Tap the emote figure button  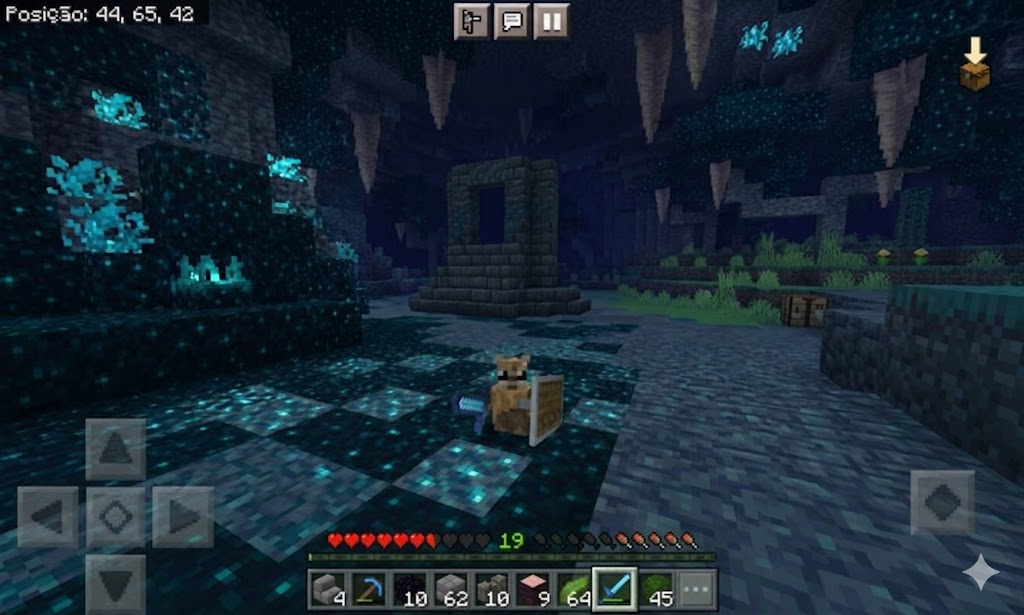coord(472,21)
